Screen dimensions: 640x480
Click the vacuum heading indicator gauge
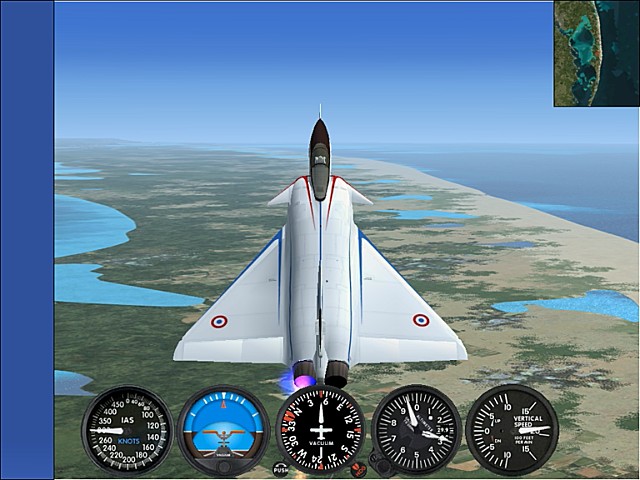(x=320, y=428)
